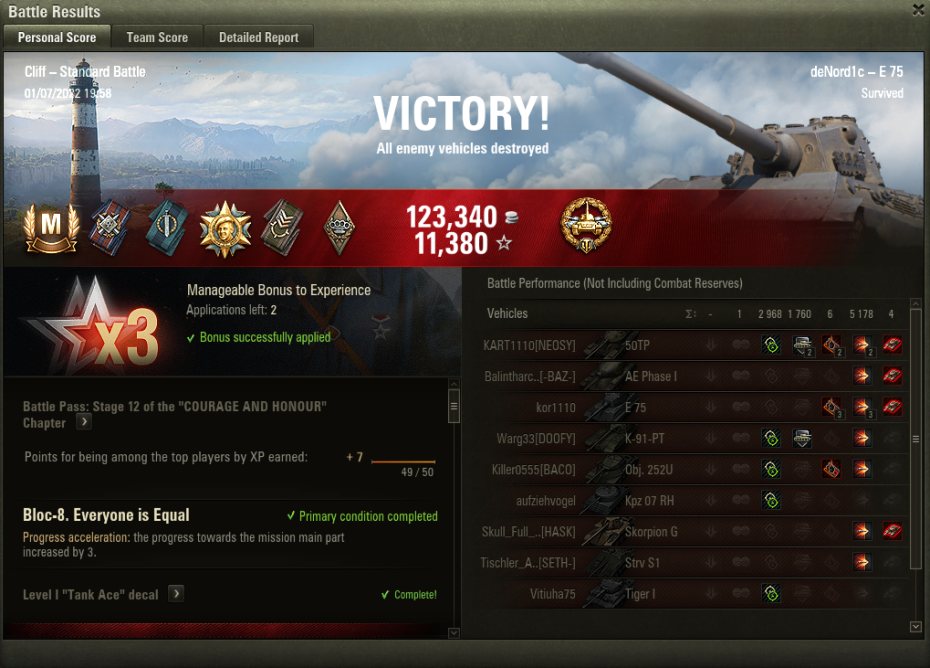Switch to the Team Score tab

click(157, 37)
